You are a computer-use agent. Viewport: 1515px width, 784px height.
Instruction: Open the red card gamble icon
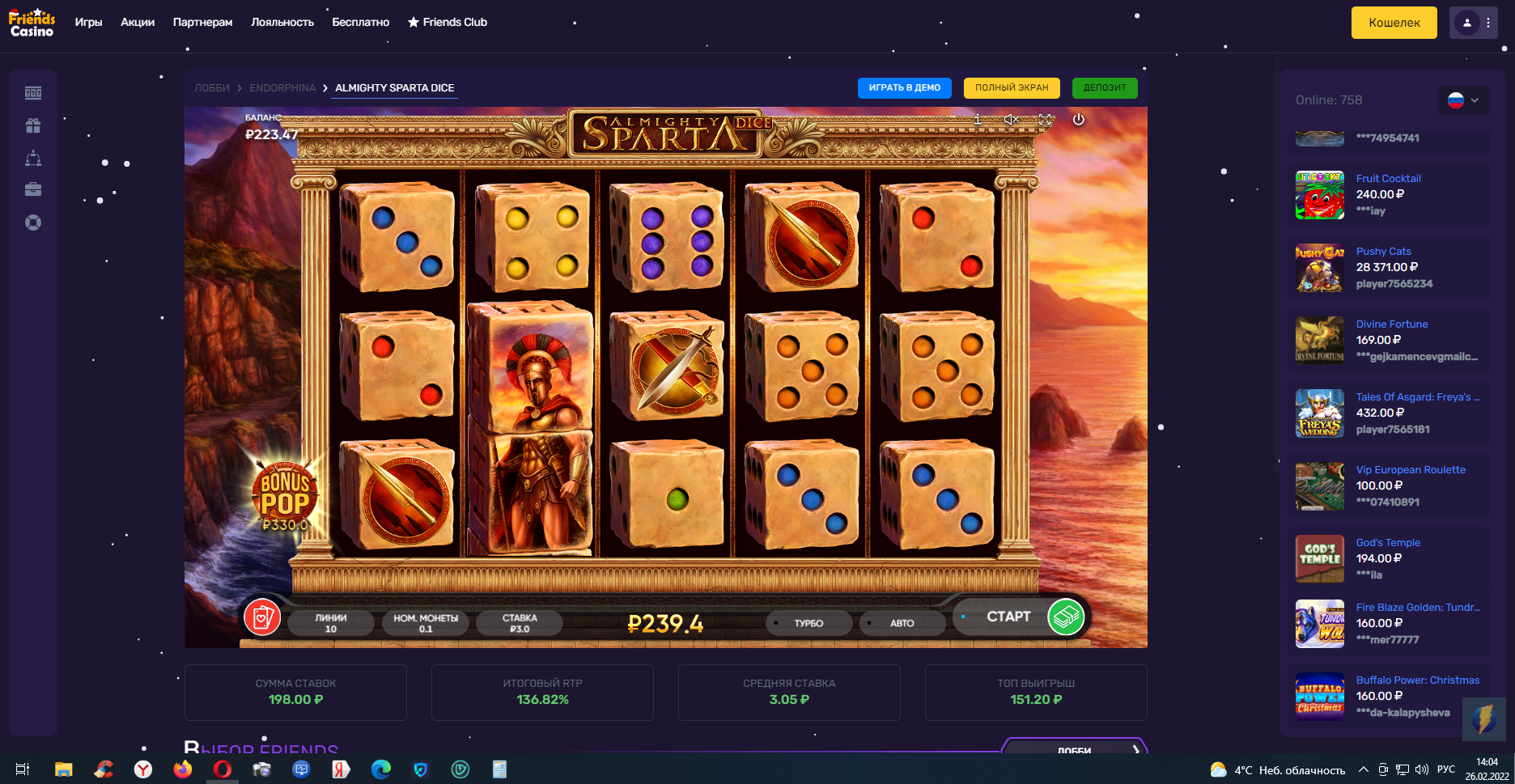(262, 617)
